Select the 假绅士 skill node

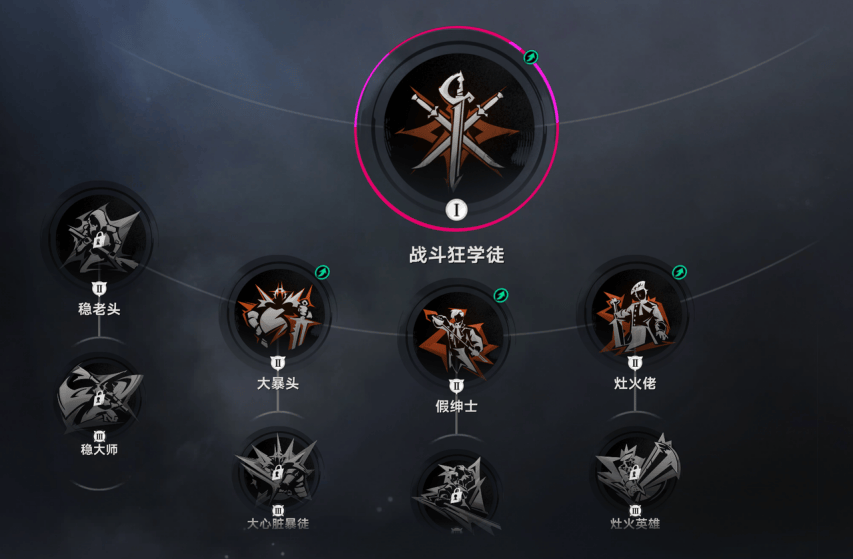pyautogui.click(x=457, y=336)
